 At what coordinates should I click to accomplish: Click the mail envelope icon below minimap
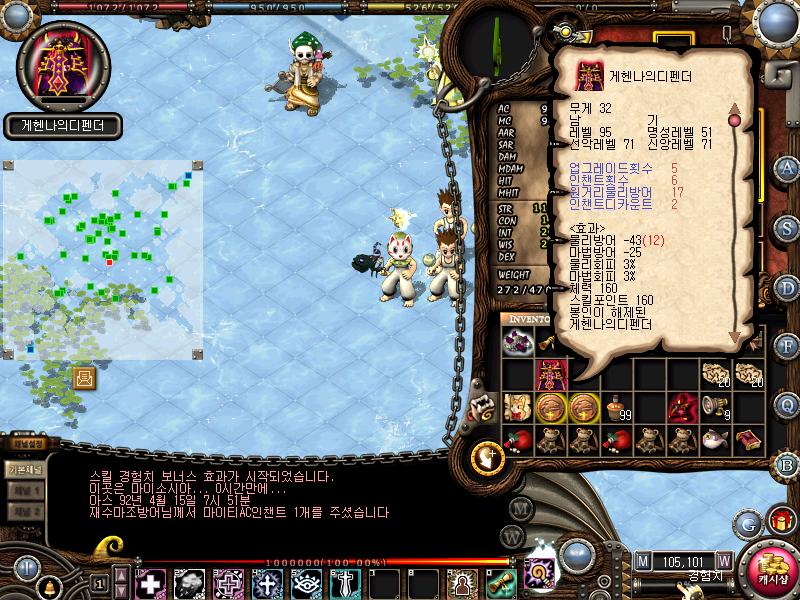(85, 378)
